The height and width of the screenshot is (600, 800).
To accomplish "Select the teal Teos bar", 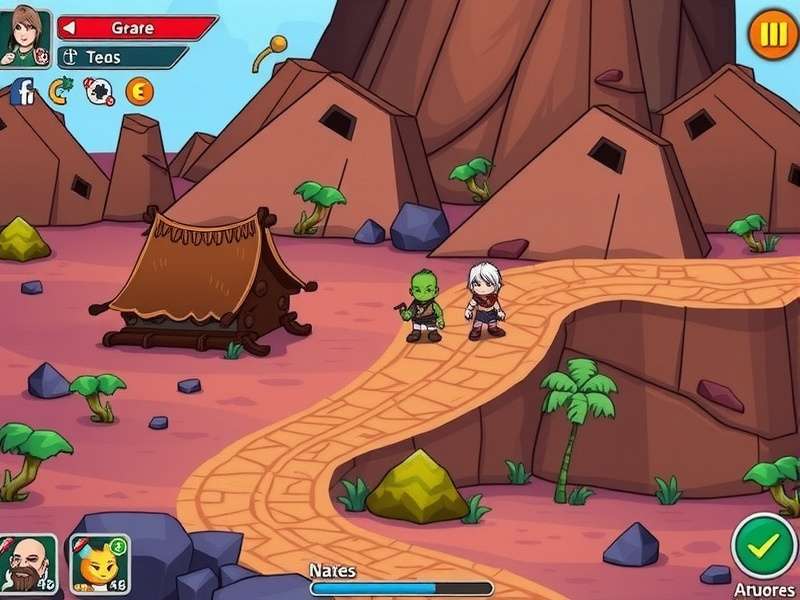I will 122,57.
